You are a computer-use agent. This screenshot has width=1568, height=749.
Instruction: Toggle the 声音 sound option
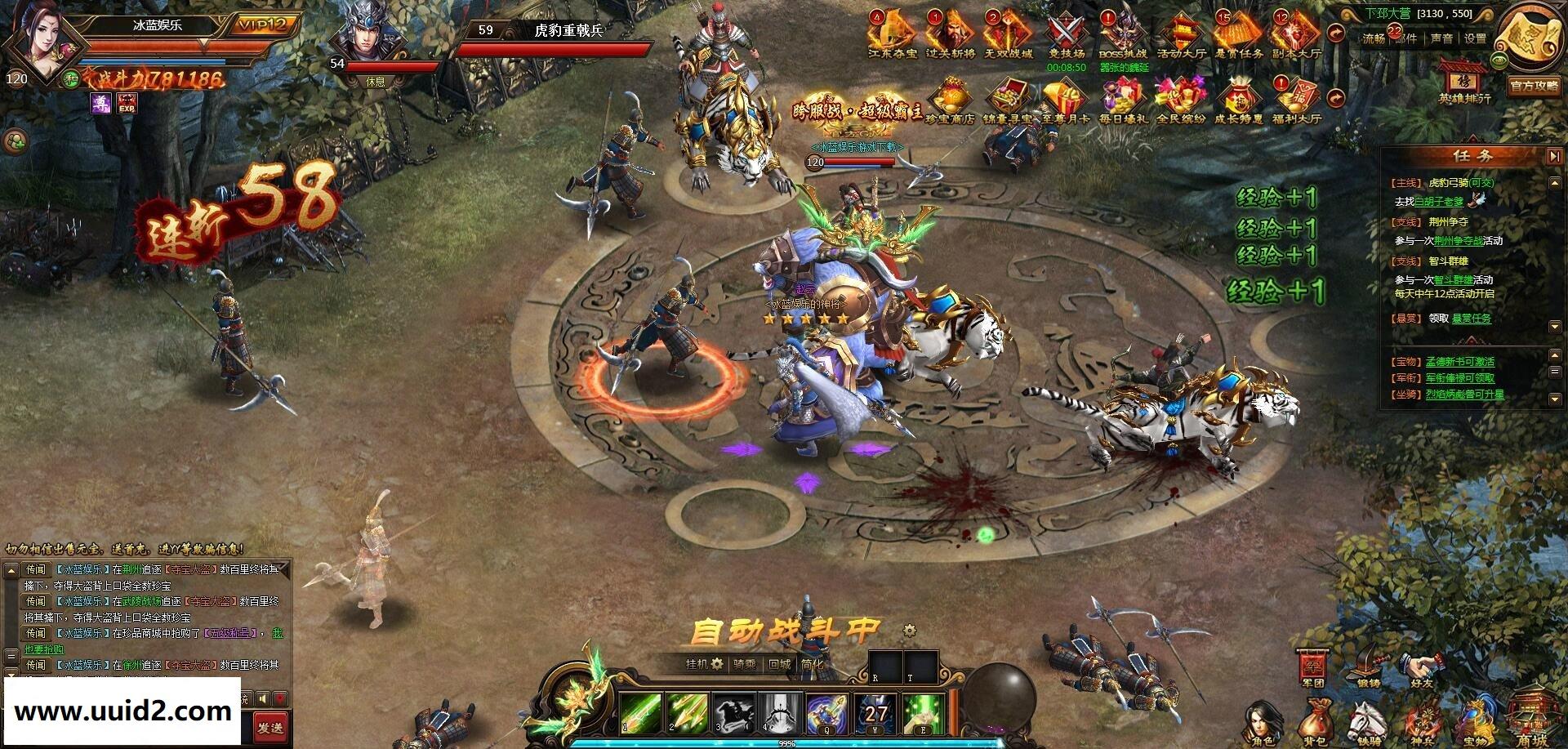tap(1442, 38)
